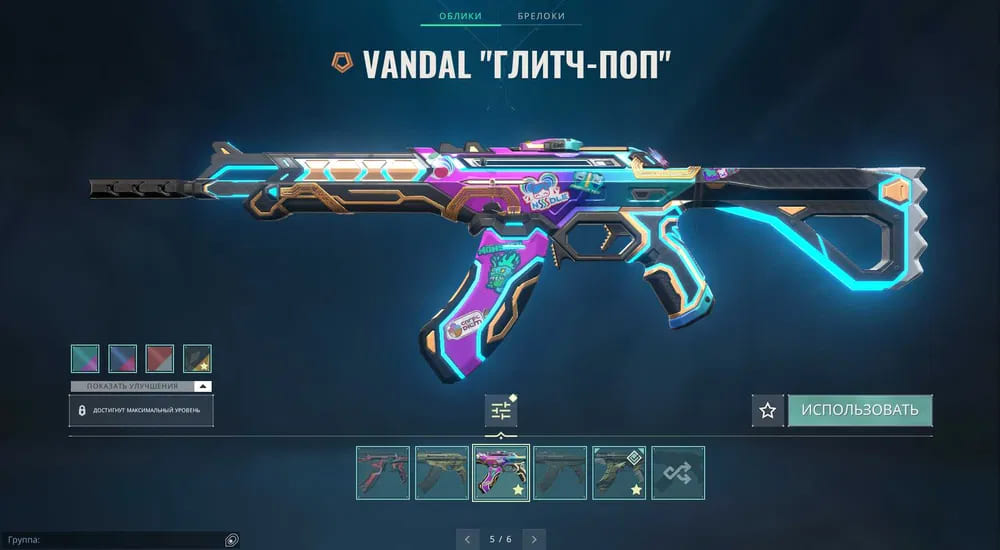Open the Брелоки tab

click(x=541, y=16)
